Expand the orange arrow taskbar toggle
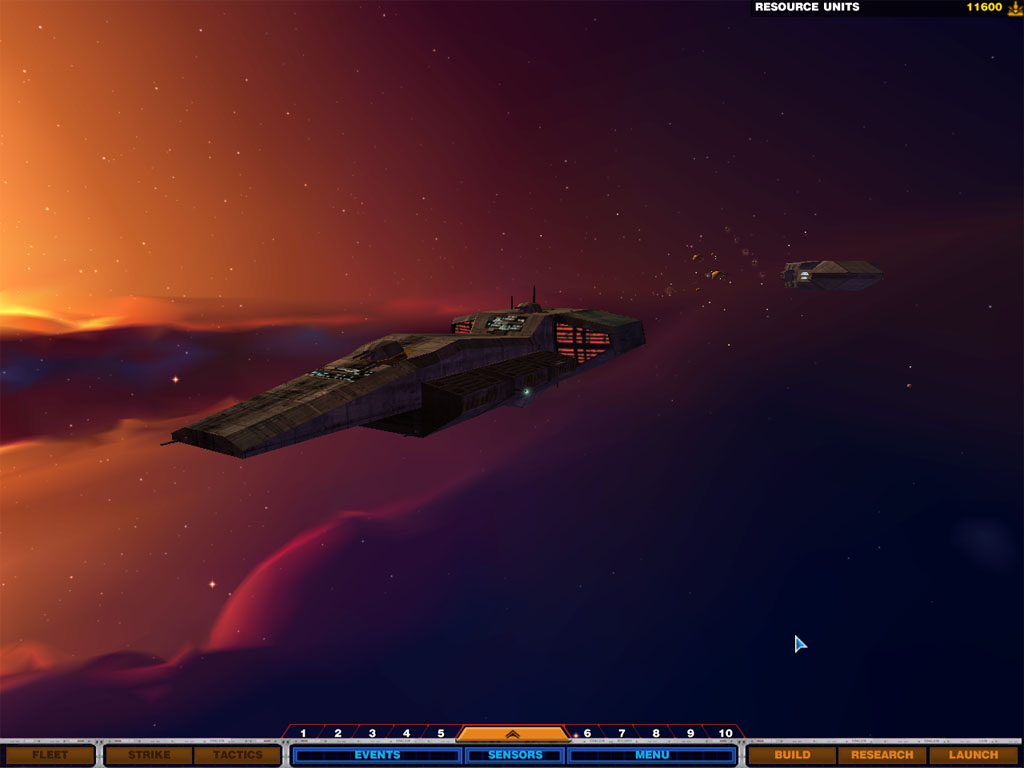Screen dimensions: 1024x768 (512, 733)
